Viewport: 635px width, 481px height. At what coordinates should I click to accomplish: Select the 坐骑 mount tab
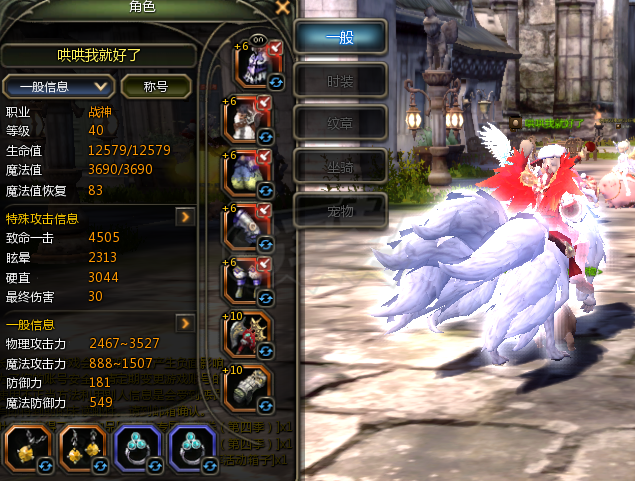341,166
